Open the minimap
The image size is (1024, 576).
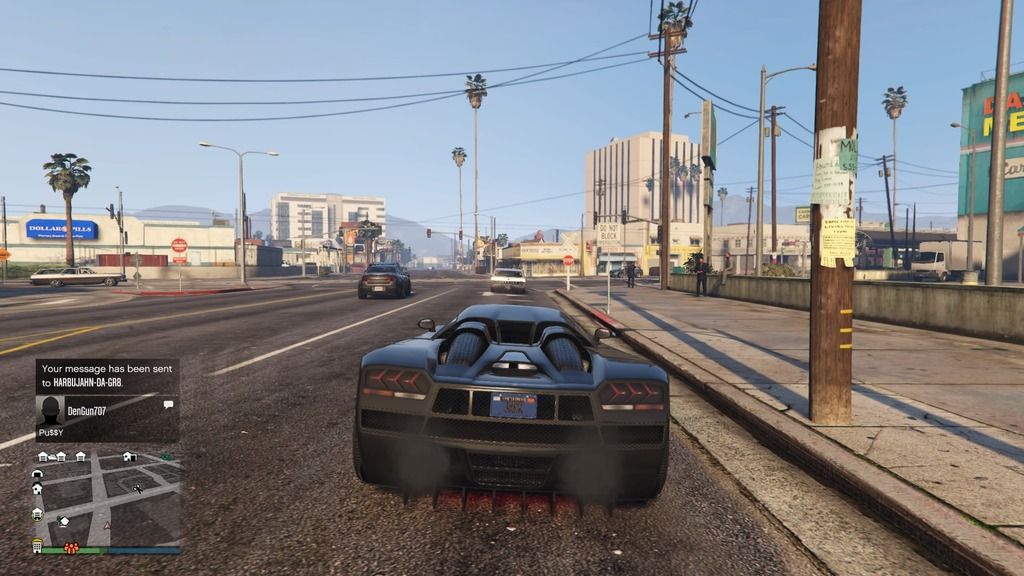point(108,495)
